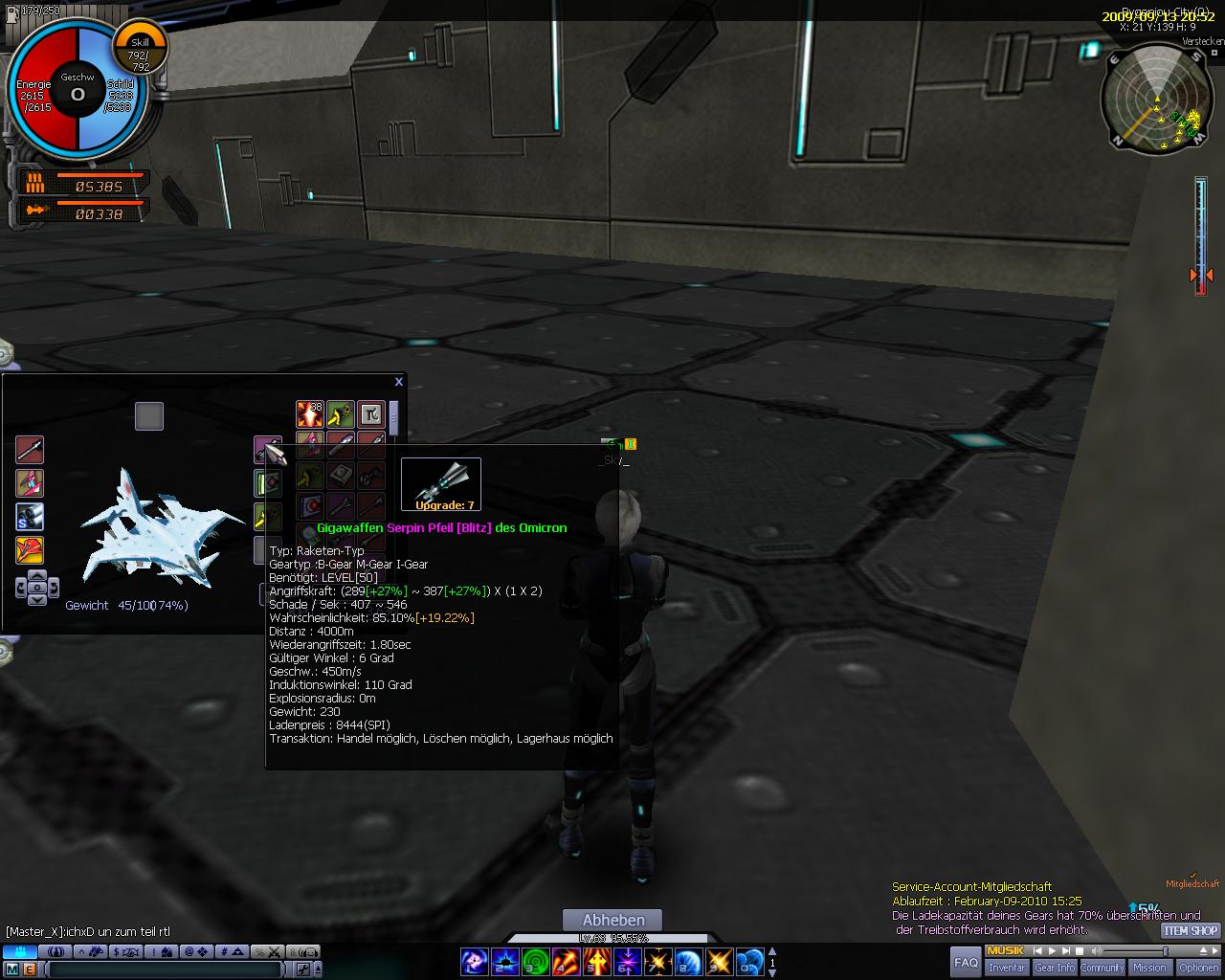The image size is (1225, 980).
Task: Open the Gear Info panel
Action: click(x=1055, y=968)
